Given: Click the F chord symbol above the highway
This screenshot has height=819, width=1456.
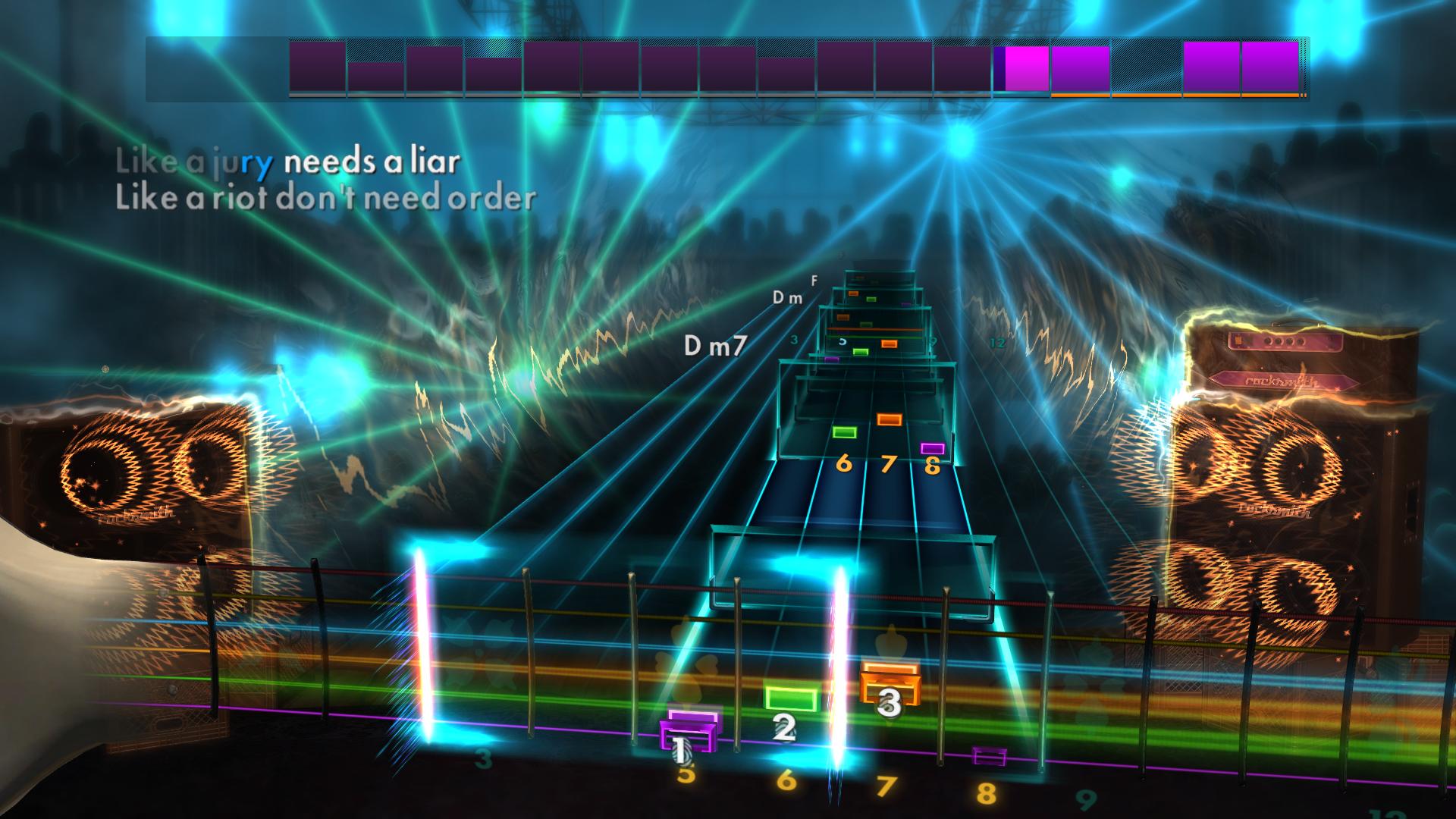Looking at the screenshot, I should 813,283.
